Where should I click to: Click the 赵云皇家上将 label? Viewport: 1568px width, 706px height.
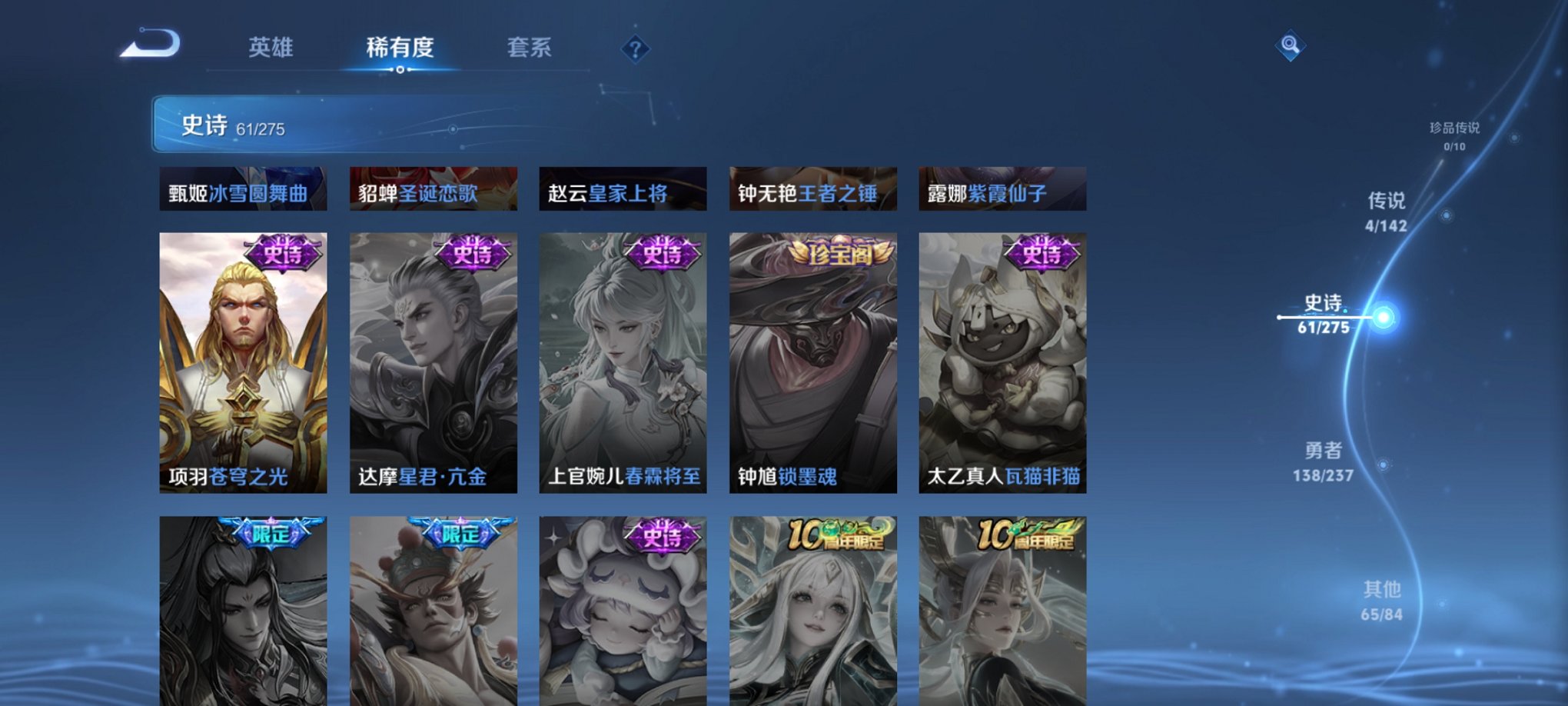click(621, 192)
